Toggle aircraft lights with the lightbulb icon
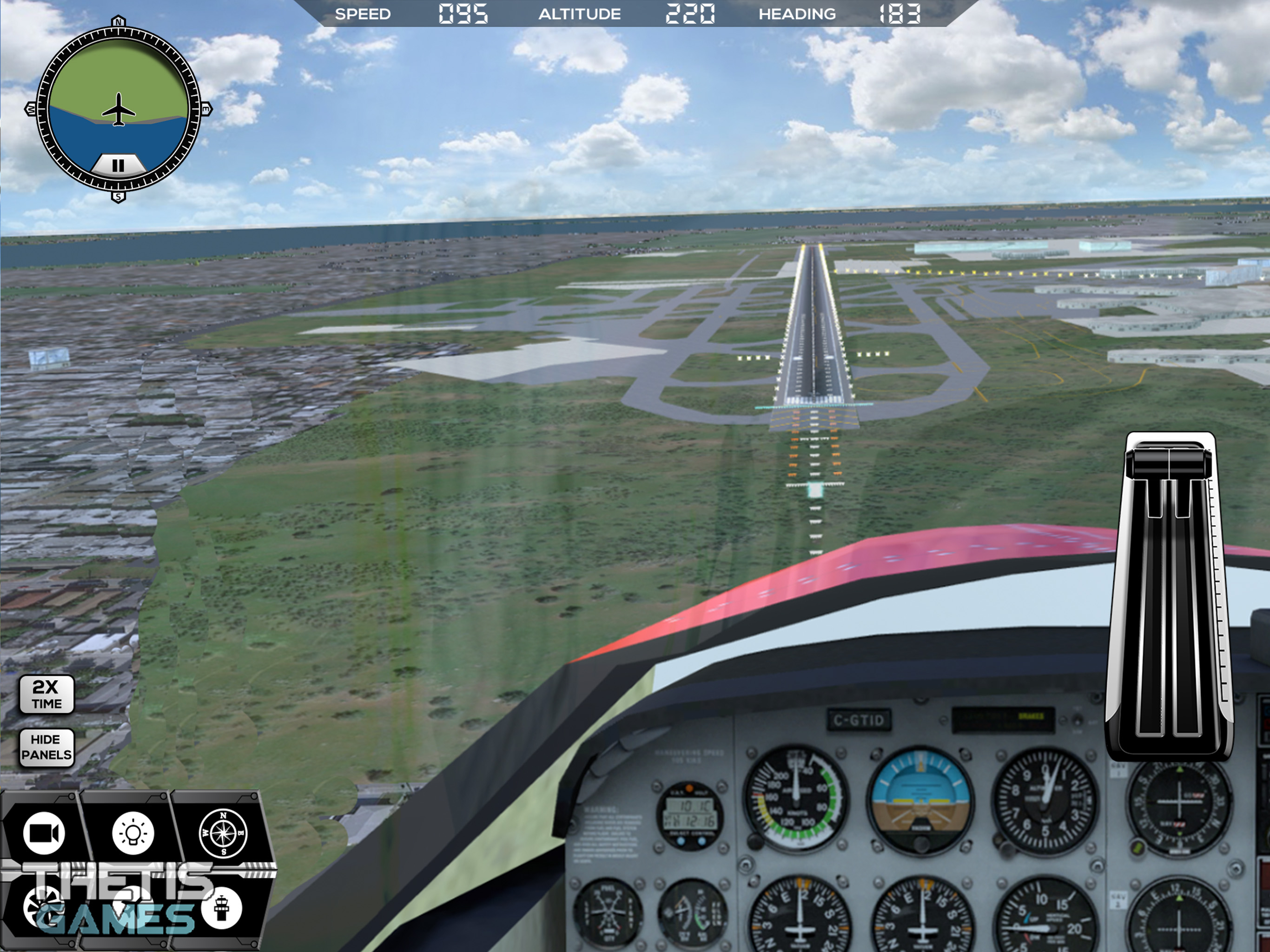 pos(133,833)
